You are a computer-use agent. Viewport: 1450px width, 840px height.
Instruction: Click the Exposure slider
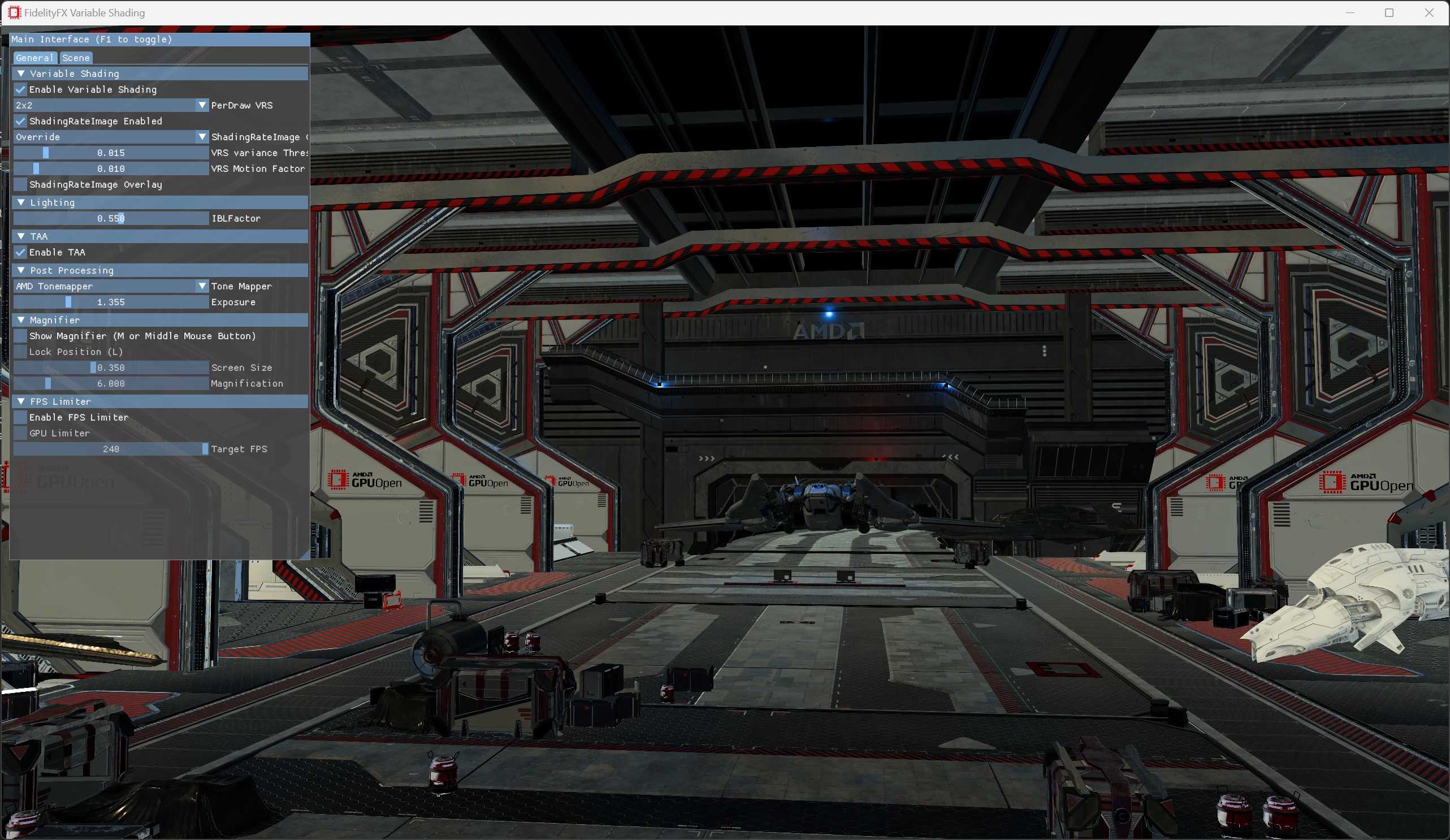click(x=111, y=302)
